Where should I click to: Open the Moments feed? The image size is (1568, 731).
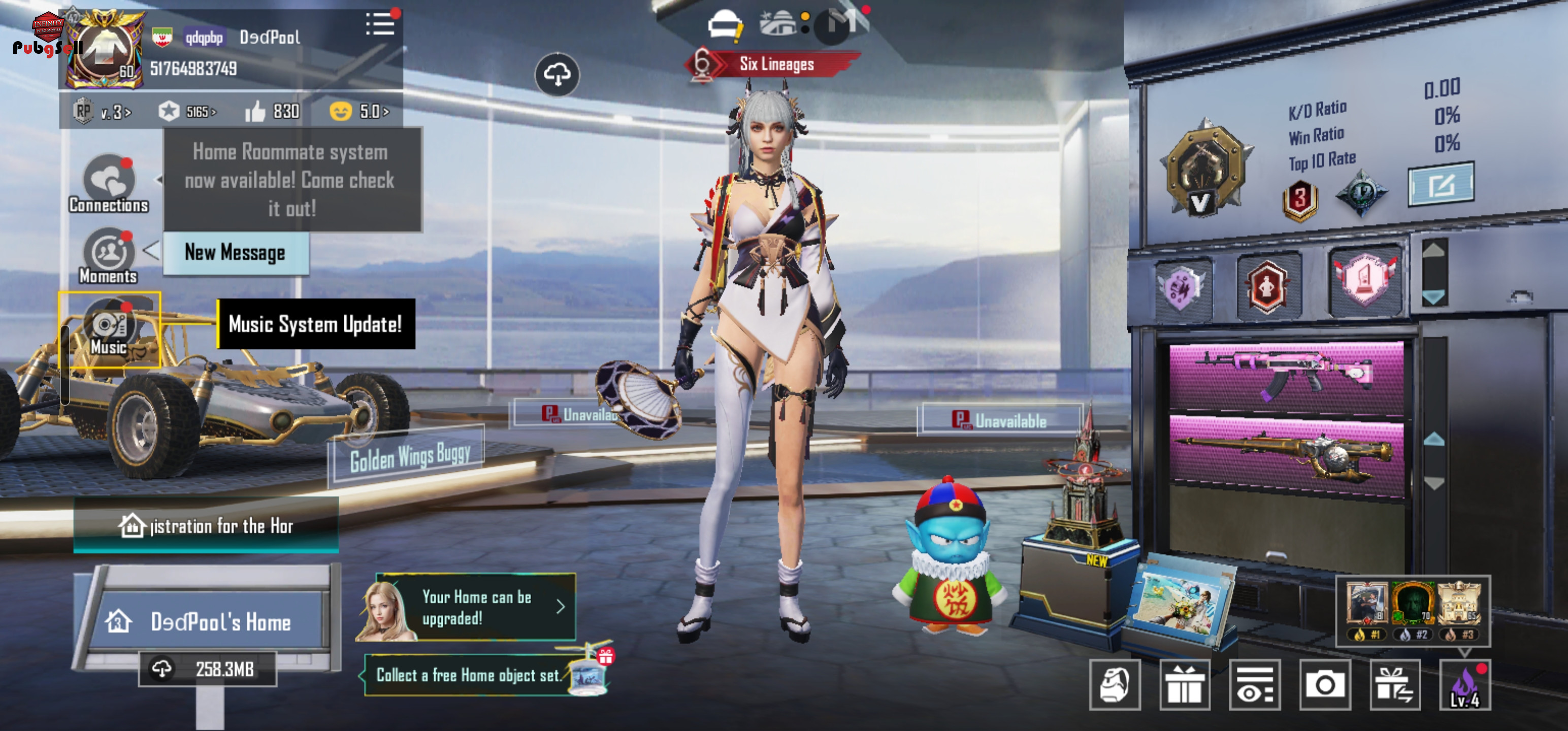(108, 256)
